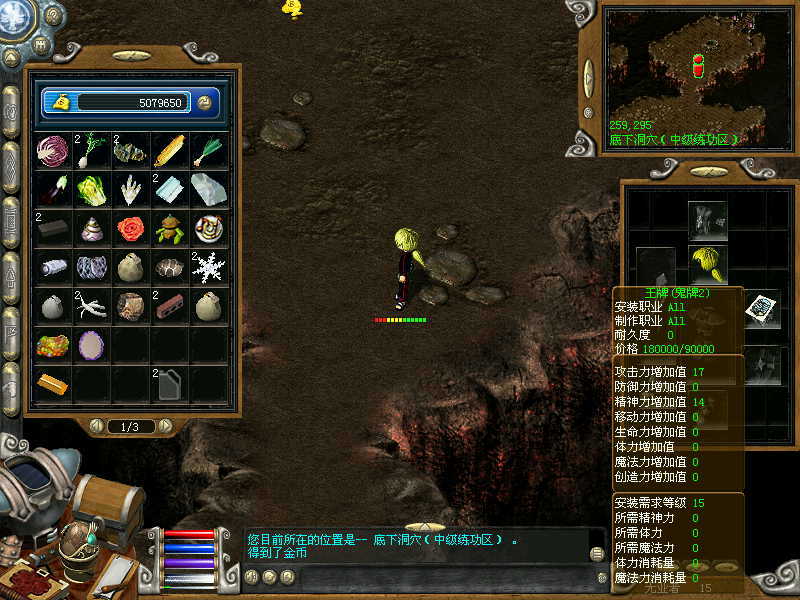800x600 pixels.
Task: Click the green leafy cabbage slot
Action: coord(91,190)
